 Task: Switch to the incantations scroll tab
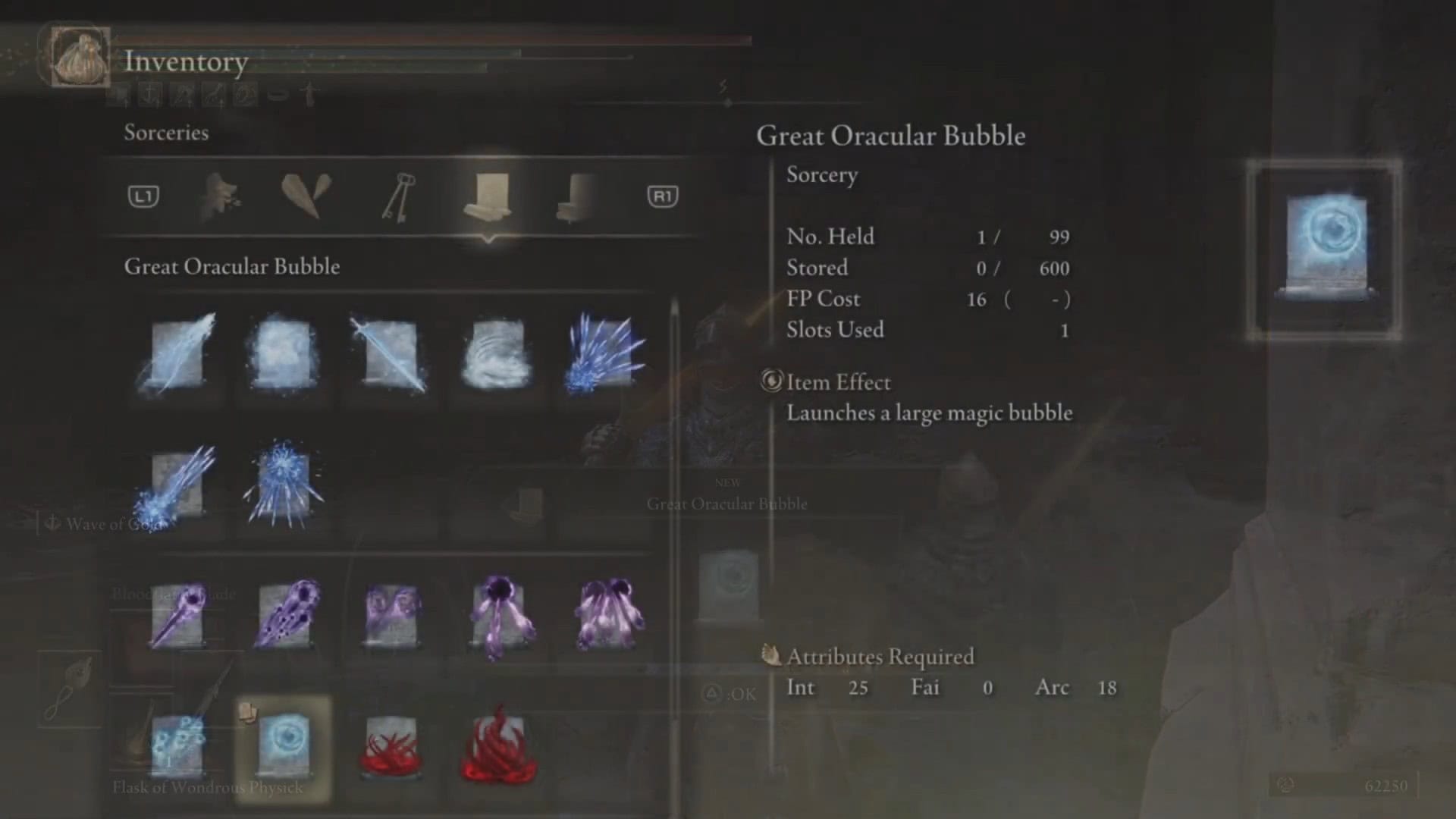tap(575, 197)
